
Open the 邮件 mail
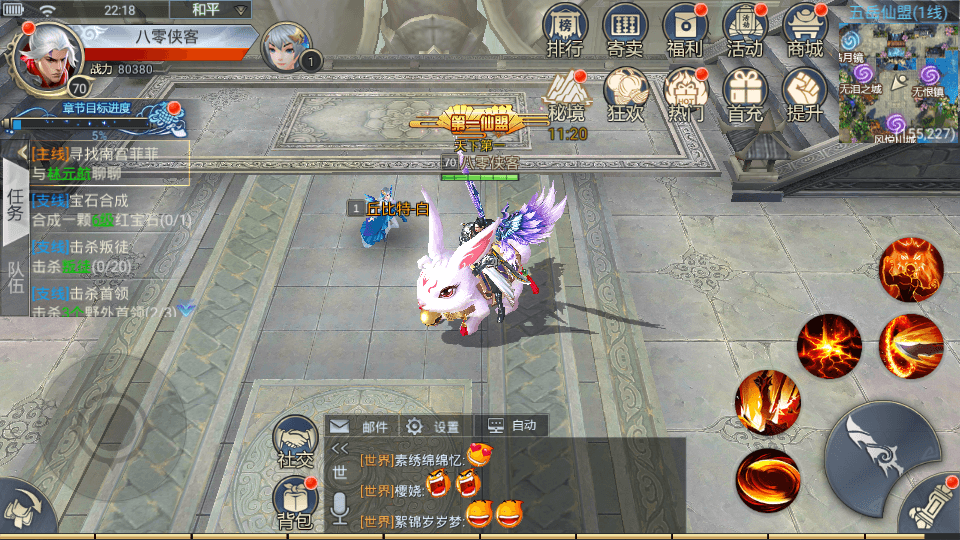360,426
